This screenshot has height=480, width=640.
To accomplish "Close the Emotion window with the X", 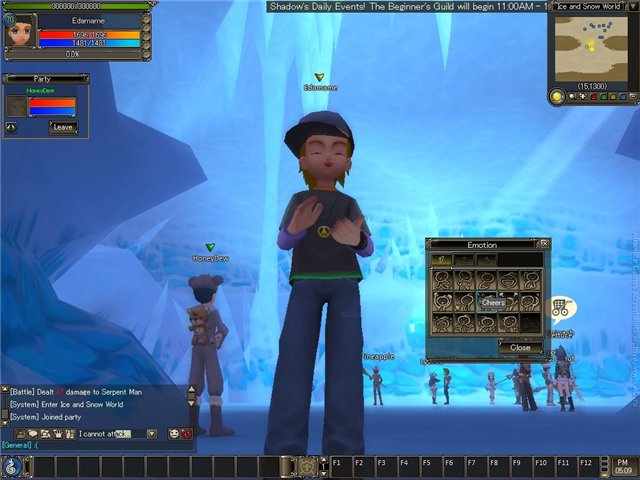I will pyautogui.click(x=544, y=243).
